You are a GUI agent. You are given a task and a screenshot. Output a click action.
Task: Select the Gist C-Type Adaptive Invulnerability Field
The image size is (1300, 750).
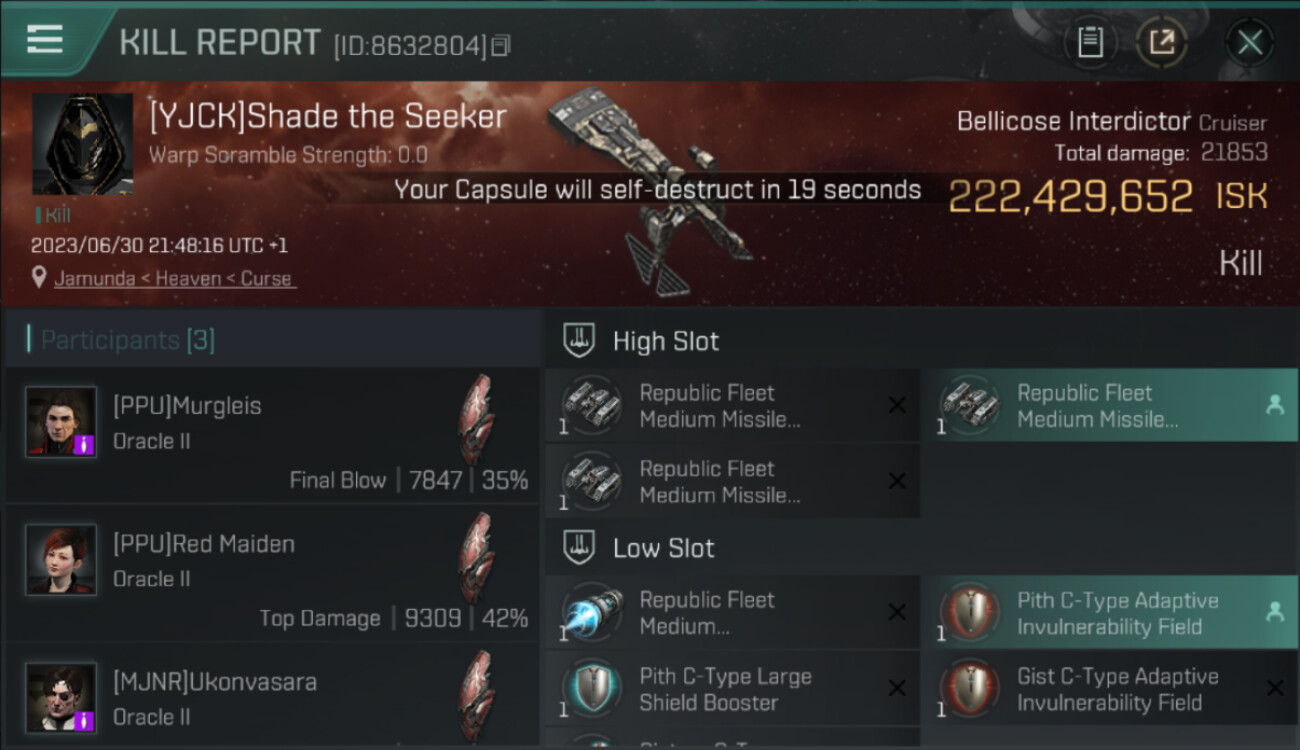(x=1109, y=689)
